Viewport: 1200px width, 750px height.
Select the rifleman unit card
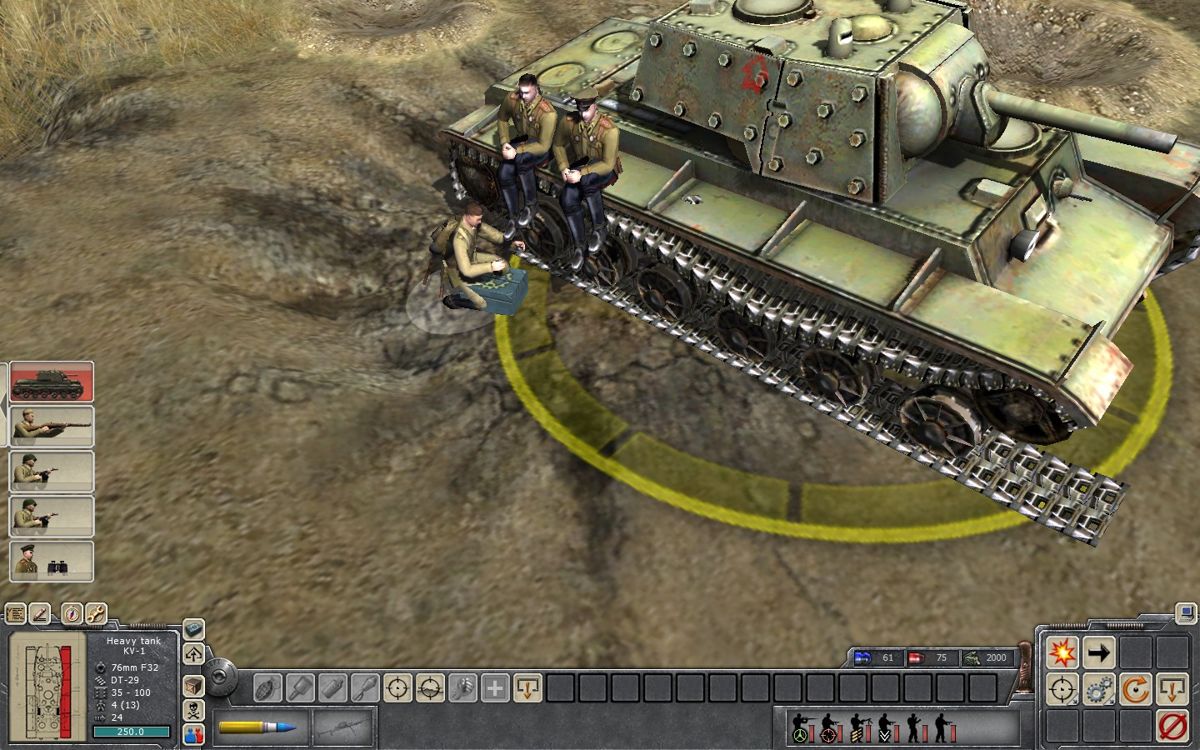point(51,427)
